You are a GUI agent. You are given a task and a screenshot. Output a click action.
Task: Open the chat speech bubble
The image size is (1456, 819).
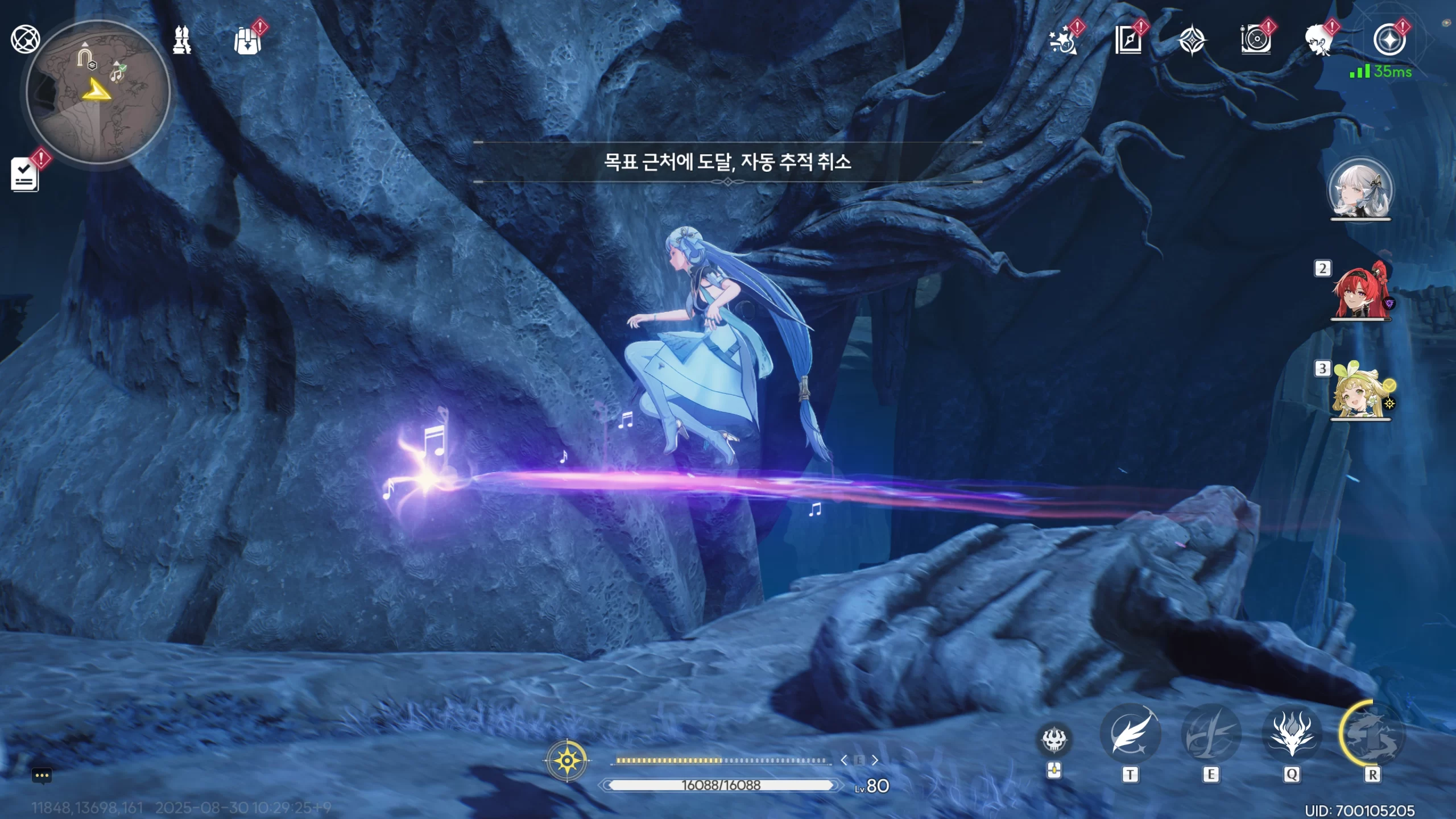(x=42, y=776)
